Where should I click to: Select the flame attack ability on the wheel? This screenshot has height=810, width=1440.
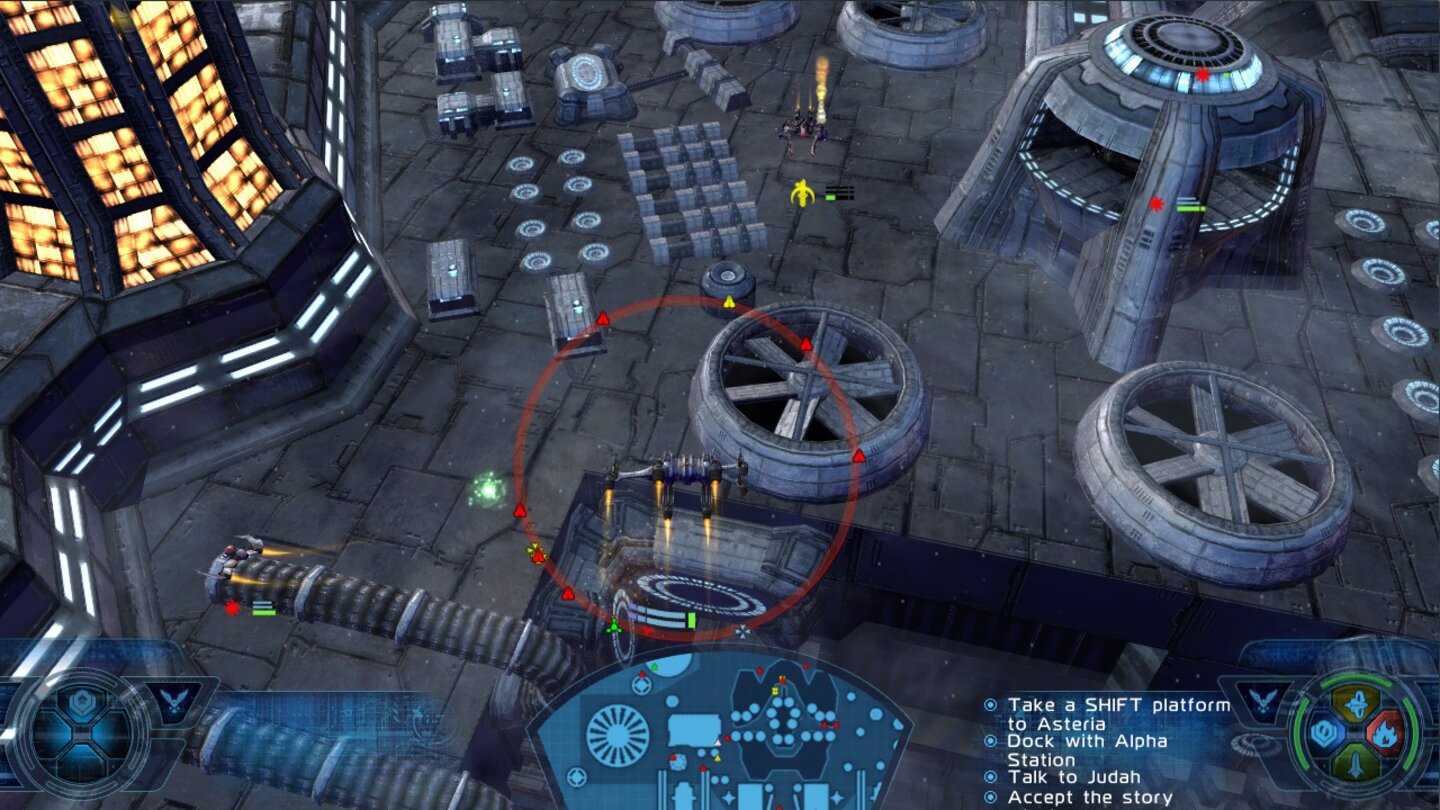point(1386,732)
